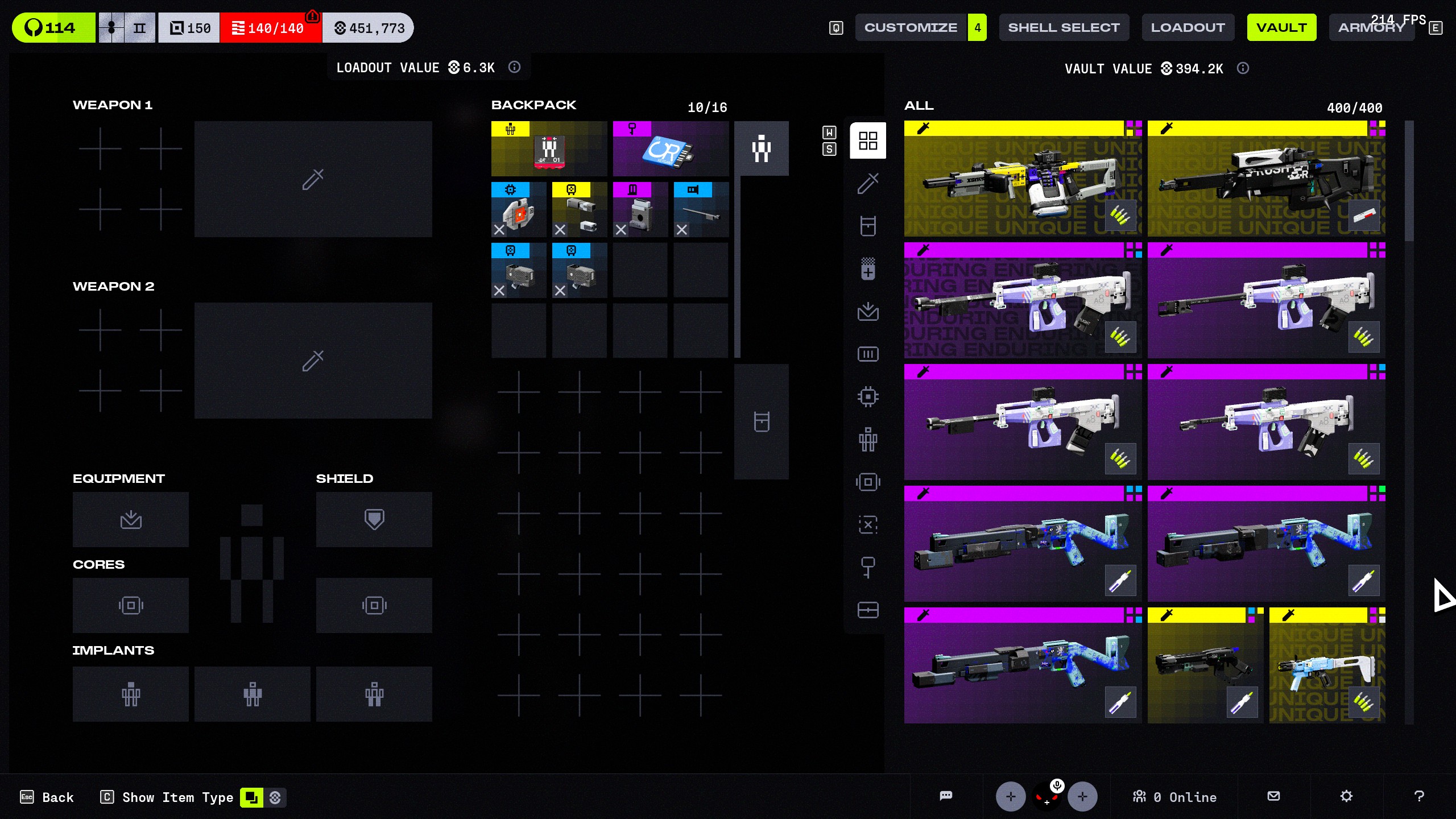The image size is (1456, 819).
Task: Toggle Show Item Type option
Action: [177, 797]
